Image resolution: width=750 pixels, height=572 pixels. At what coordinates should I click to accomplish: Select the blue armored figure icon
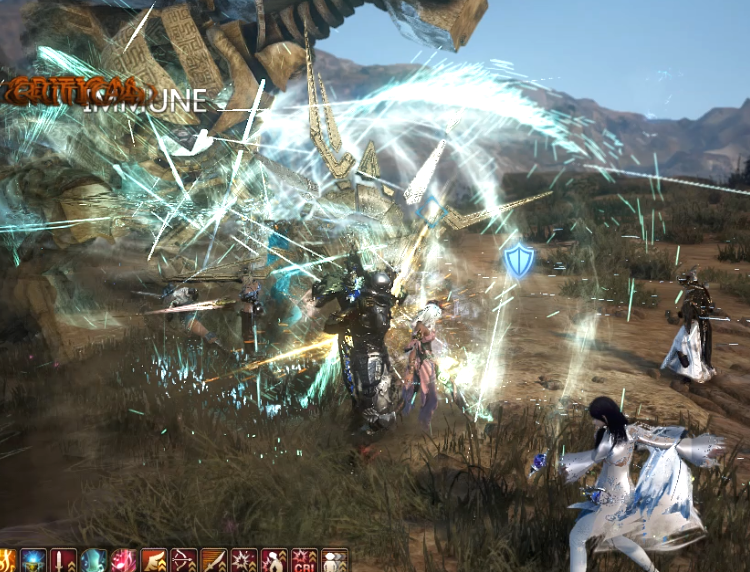[x=34, y=560]
